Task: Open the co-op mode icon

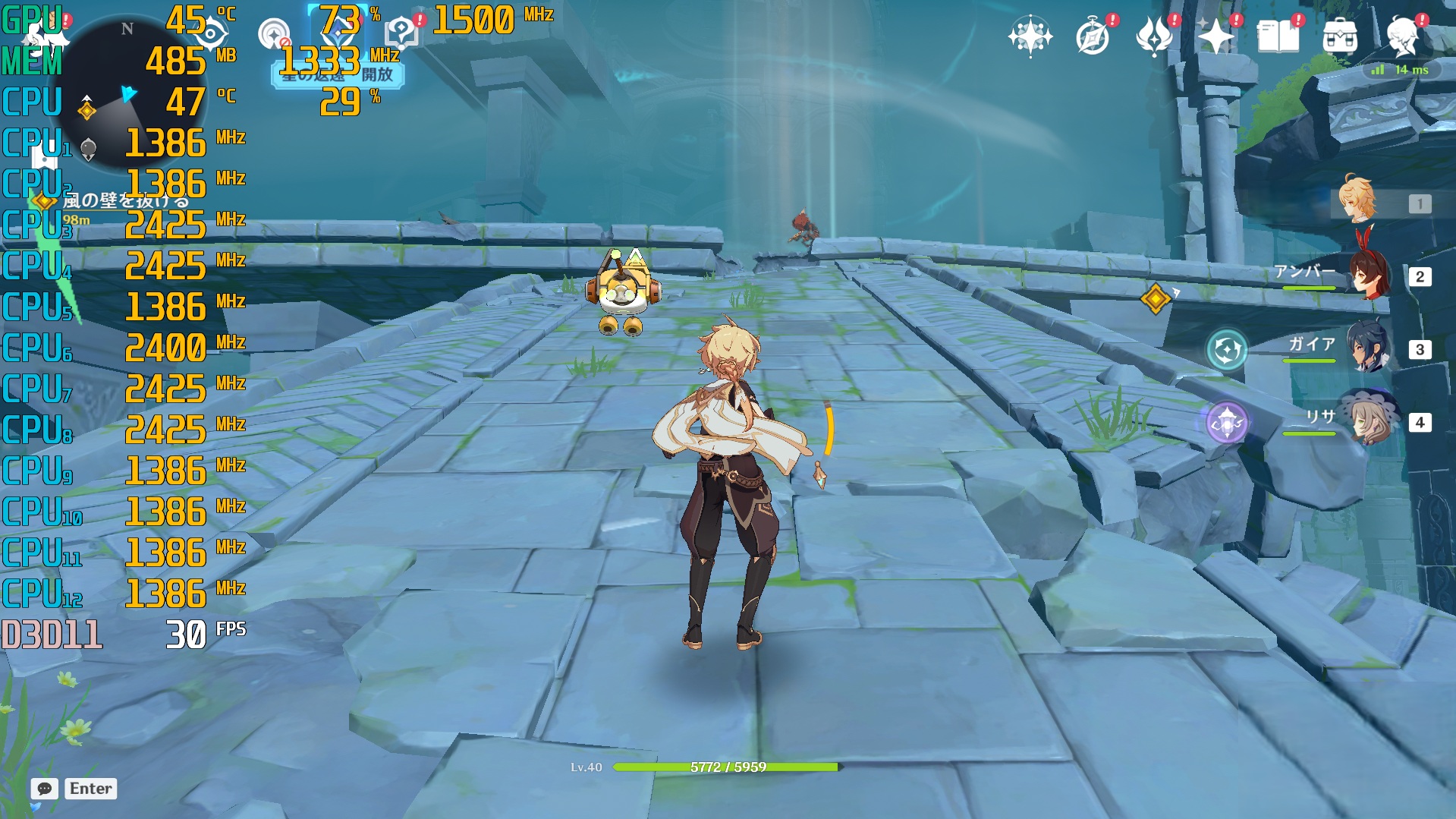Action: [x=273, y=35]
